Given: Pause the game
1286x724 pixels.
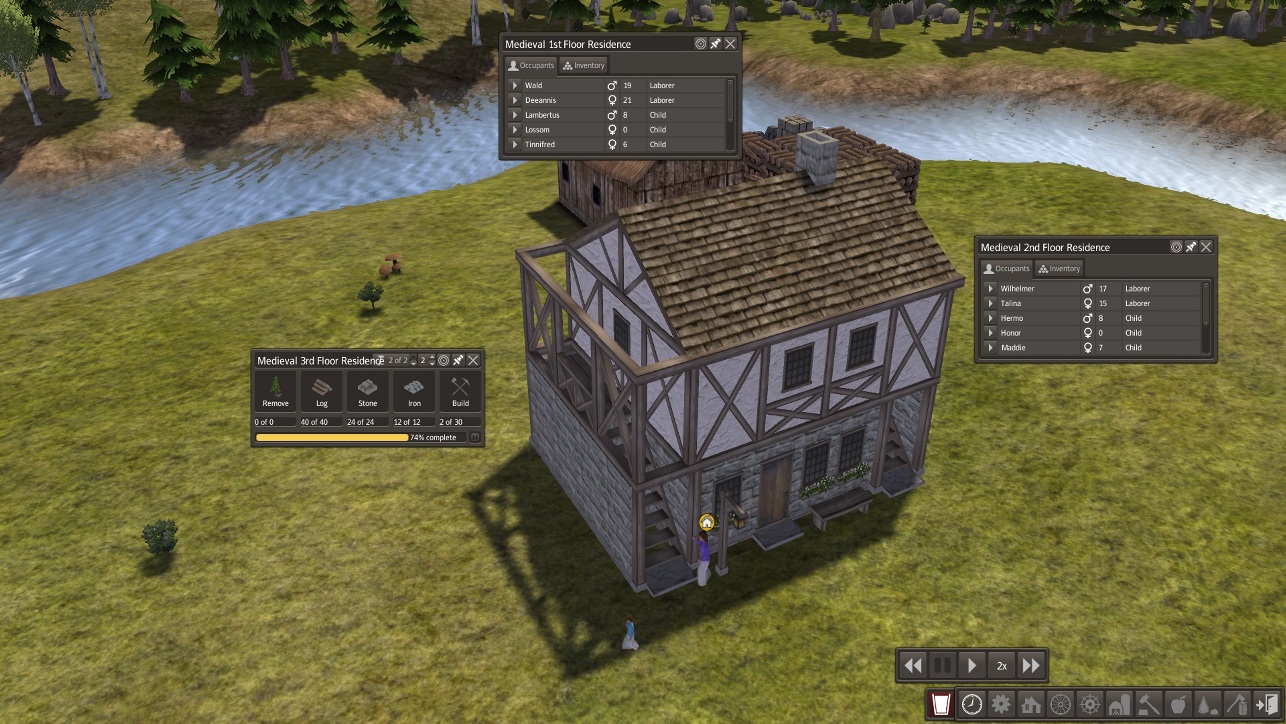Looking at the screenshot, I should click(942, 665).
